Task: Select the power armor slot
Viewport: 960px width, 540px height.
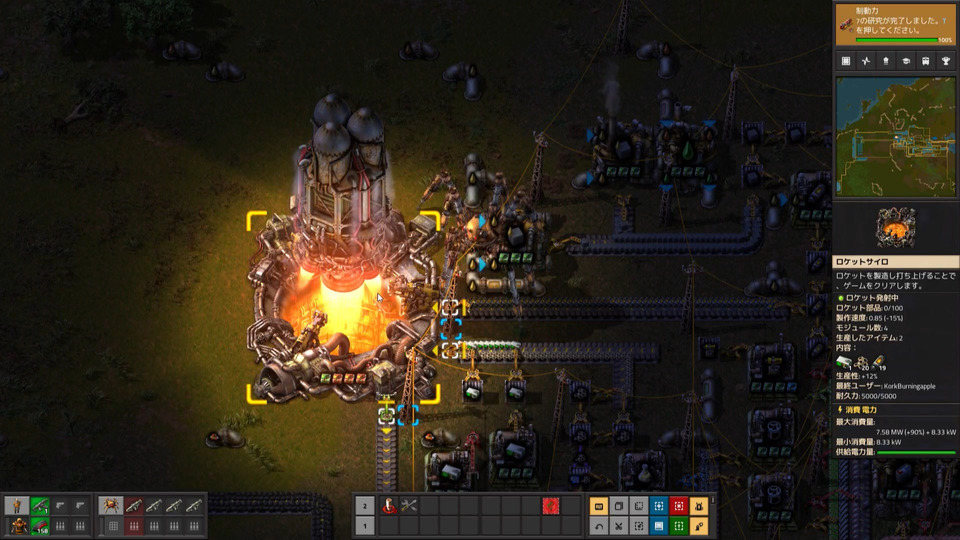Action: pyautogui.click(x=18, y=525)
